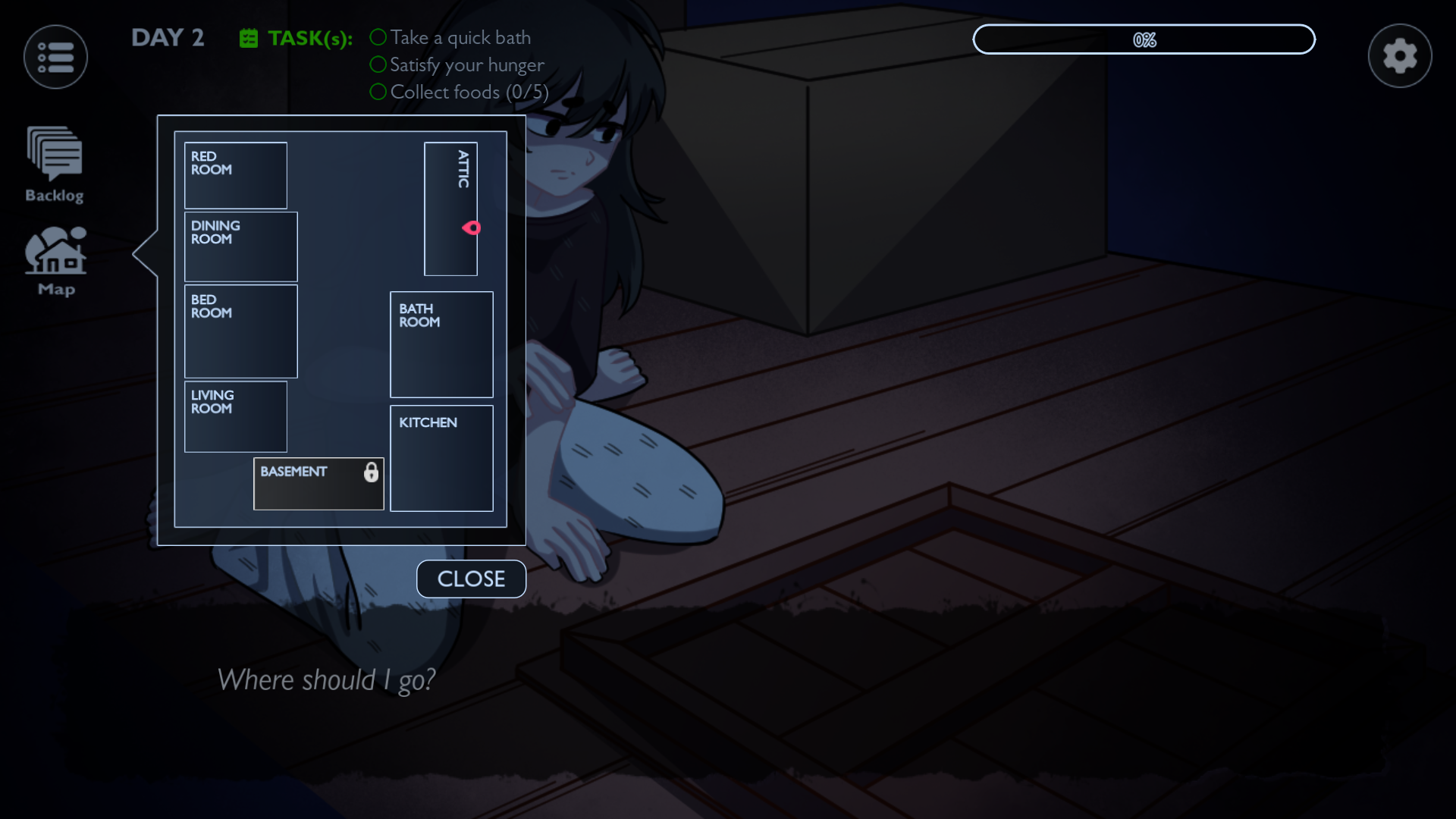Screen dimensions: 1456x819
Task: Enter the Kitchen
Action: pos(441,458)
